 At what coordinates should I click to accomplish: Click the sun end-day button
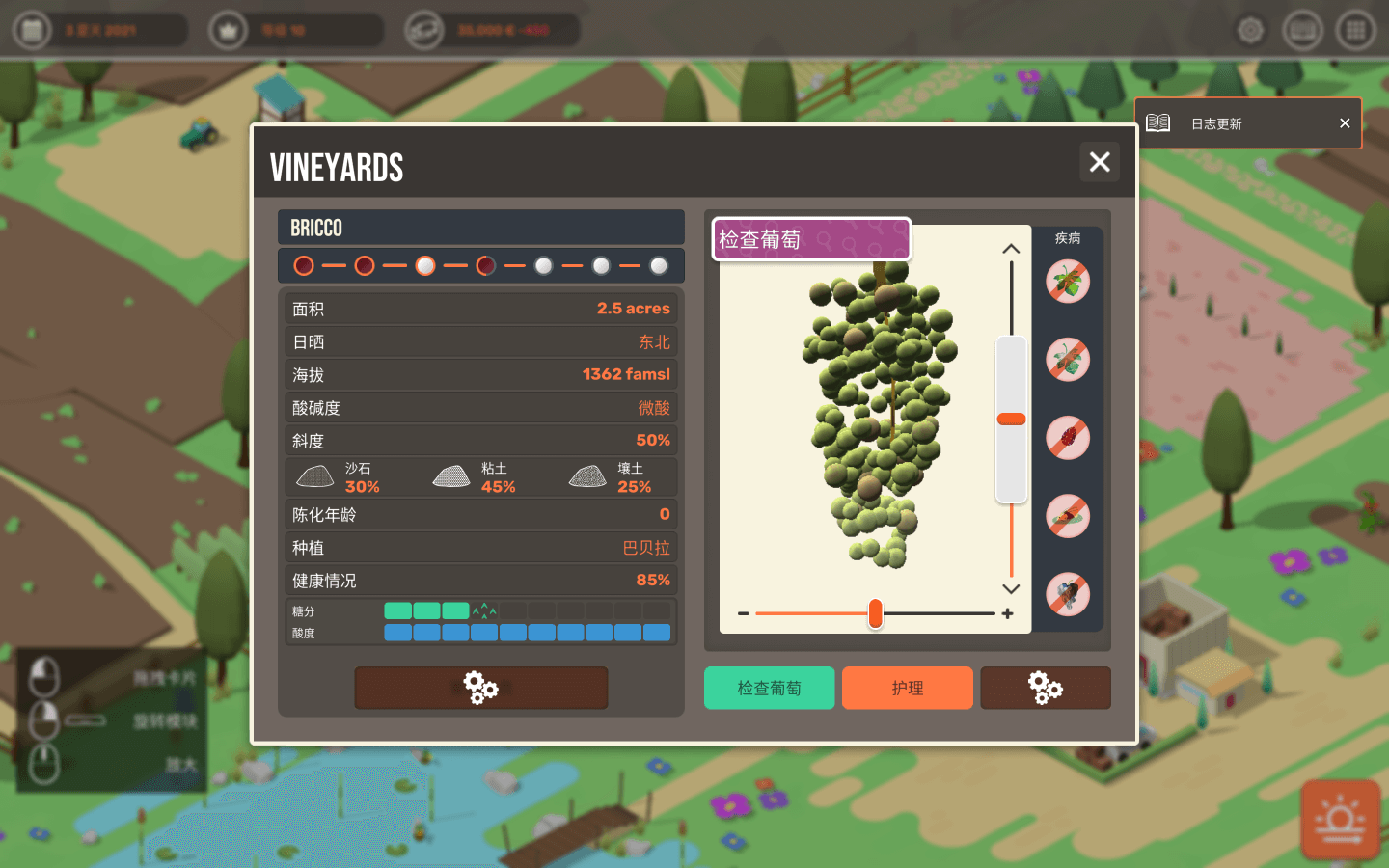(1340, 820)
